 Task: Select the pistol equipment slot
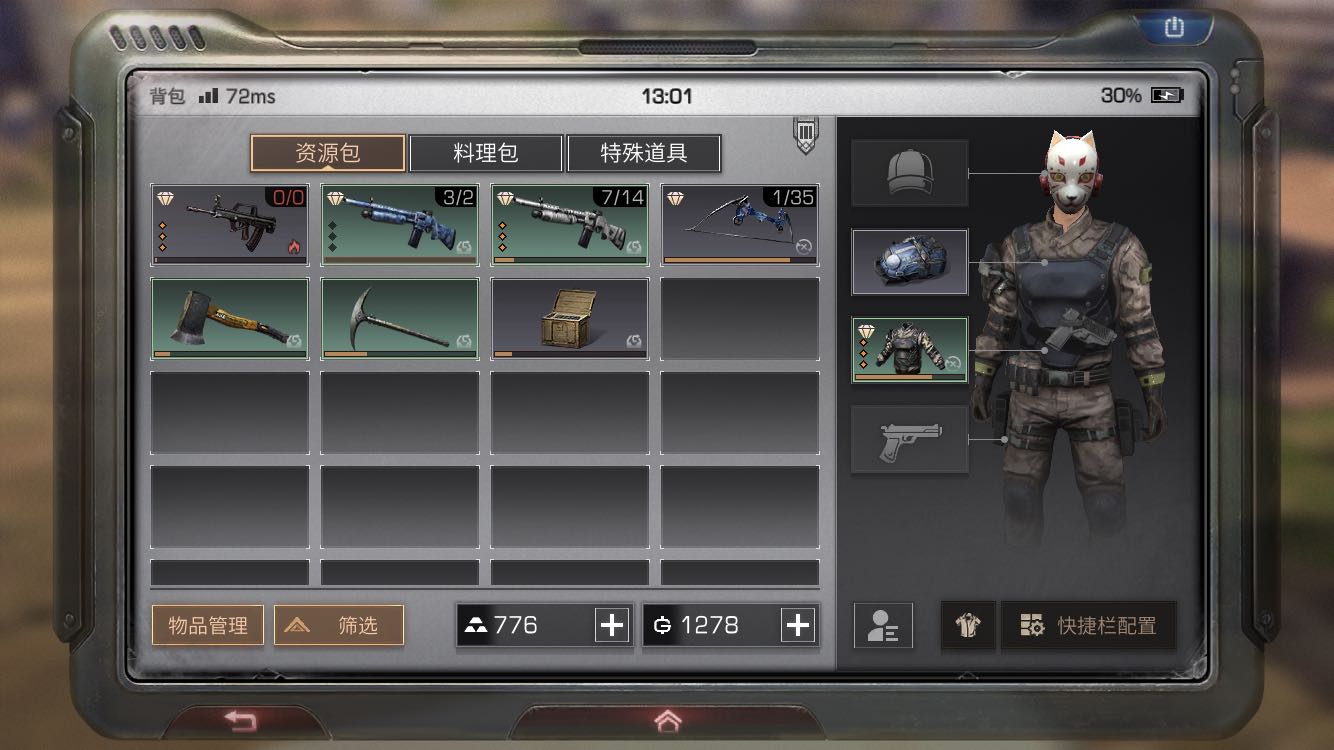coord(909,438)
